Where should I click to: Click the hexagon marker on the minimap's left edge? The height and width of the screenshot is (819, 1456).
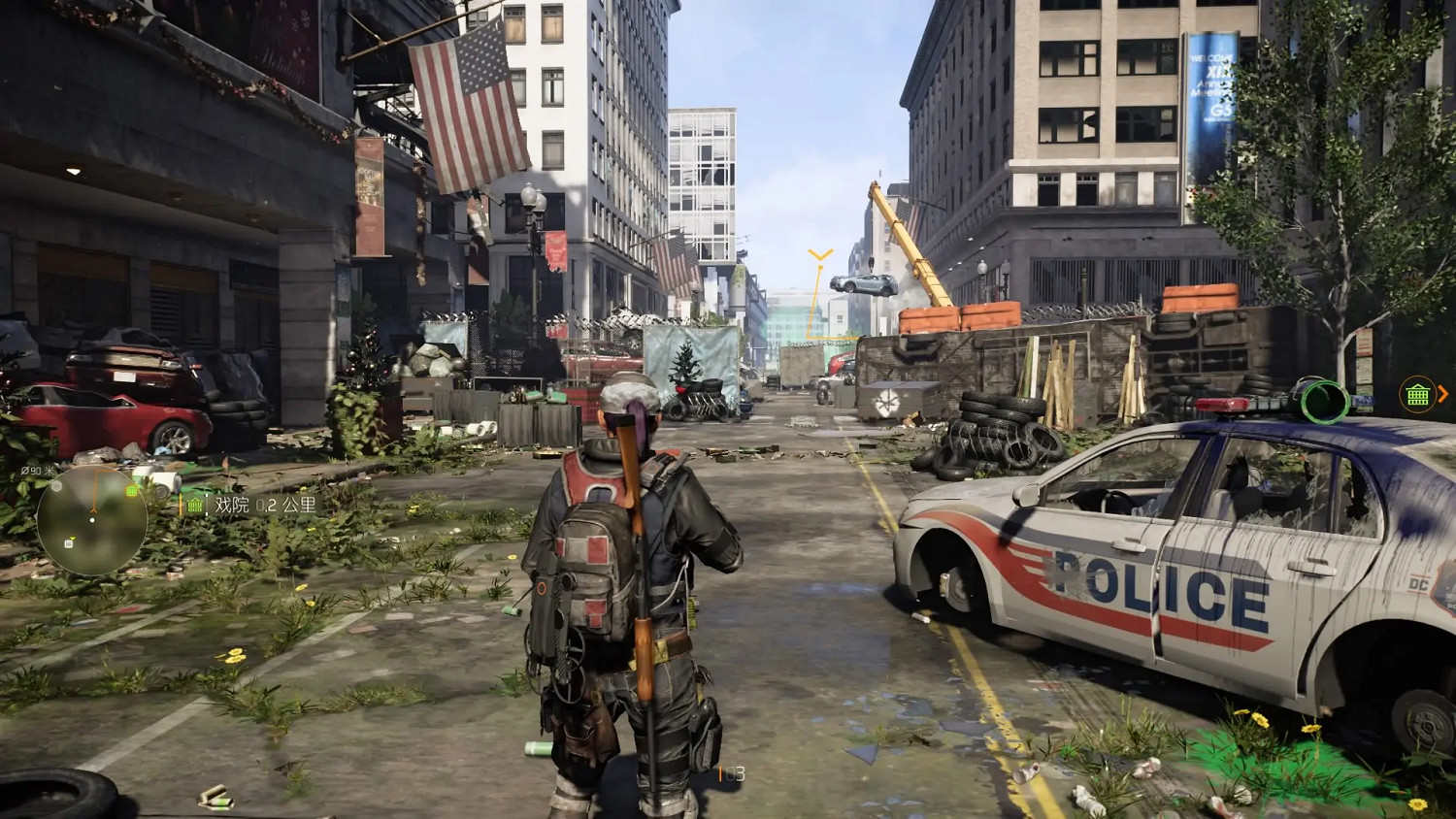tap(57, 487)
